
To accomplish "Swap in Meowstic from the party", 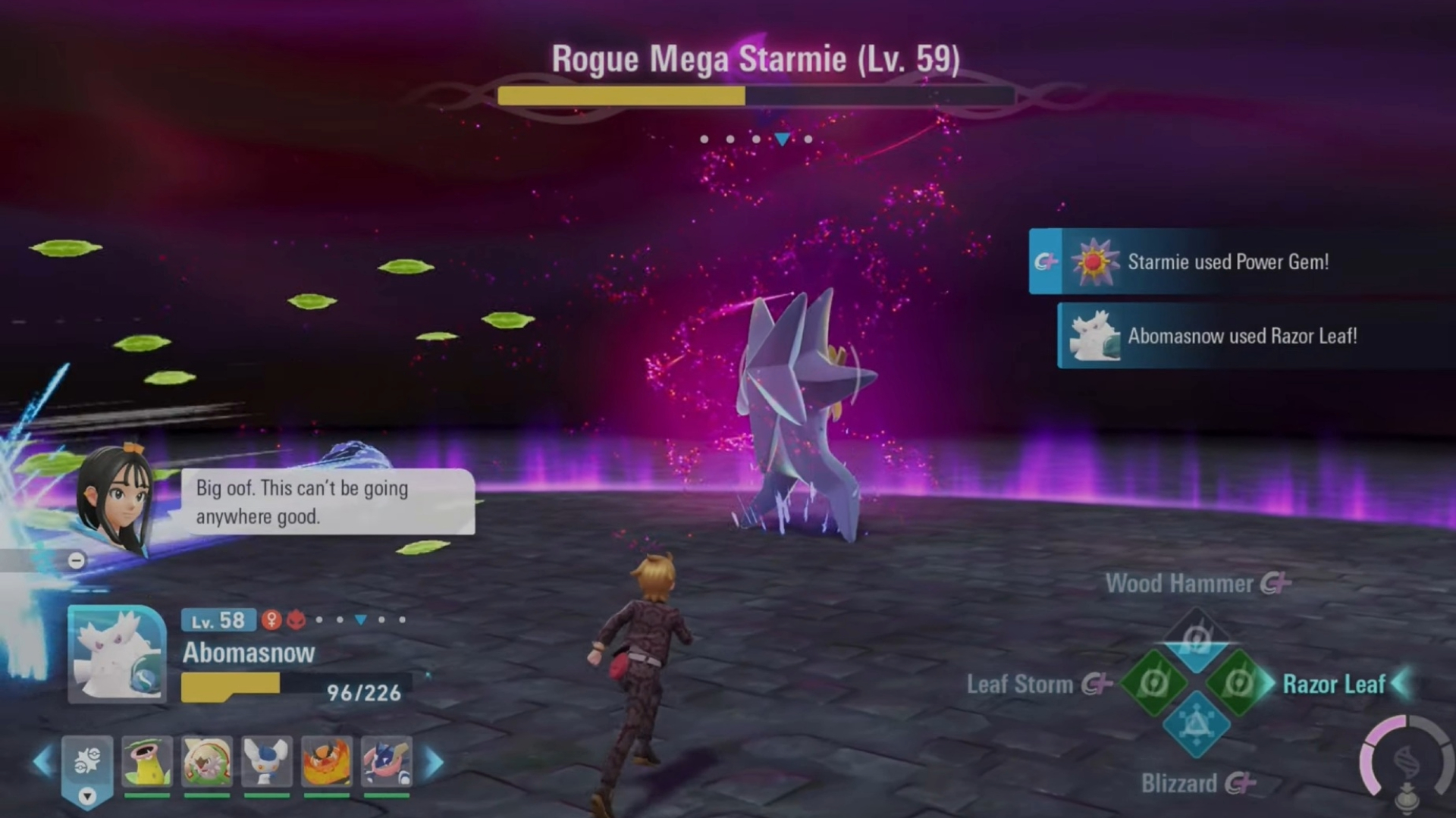I will [267, 762].
